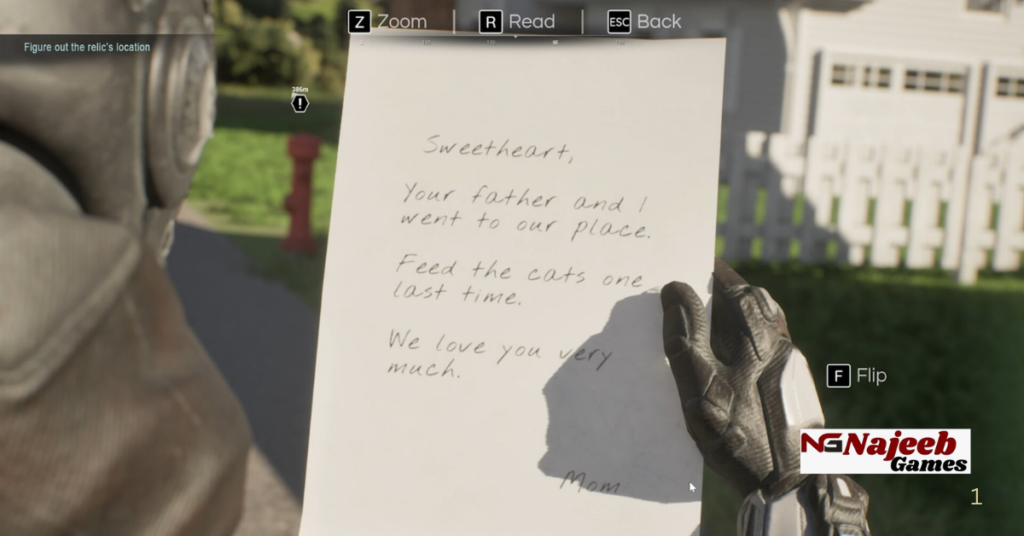1024x536 pixels.
Task: Select the 'Figure out the relic's location' objective
Action: [x=87, y=47]
